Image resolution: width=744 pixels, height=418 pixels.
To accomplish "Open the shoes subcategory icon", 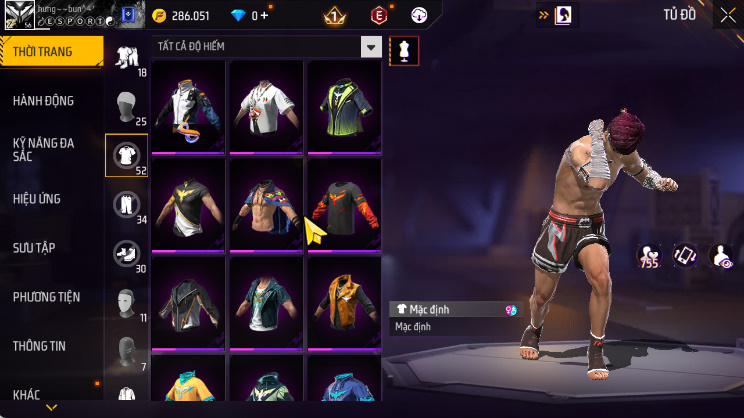I will (x=126, y=253).
